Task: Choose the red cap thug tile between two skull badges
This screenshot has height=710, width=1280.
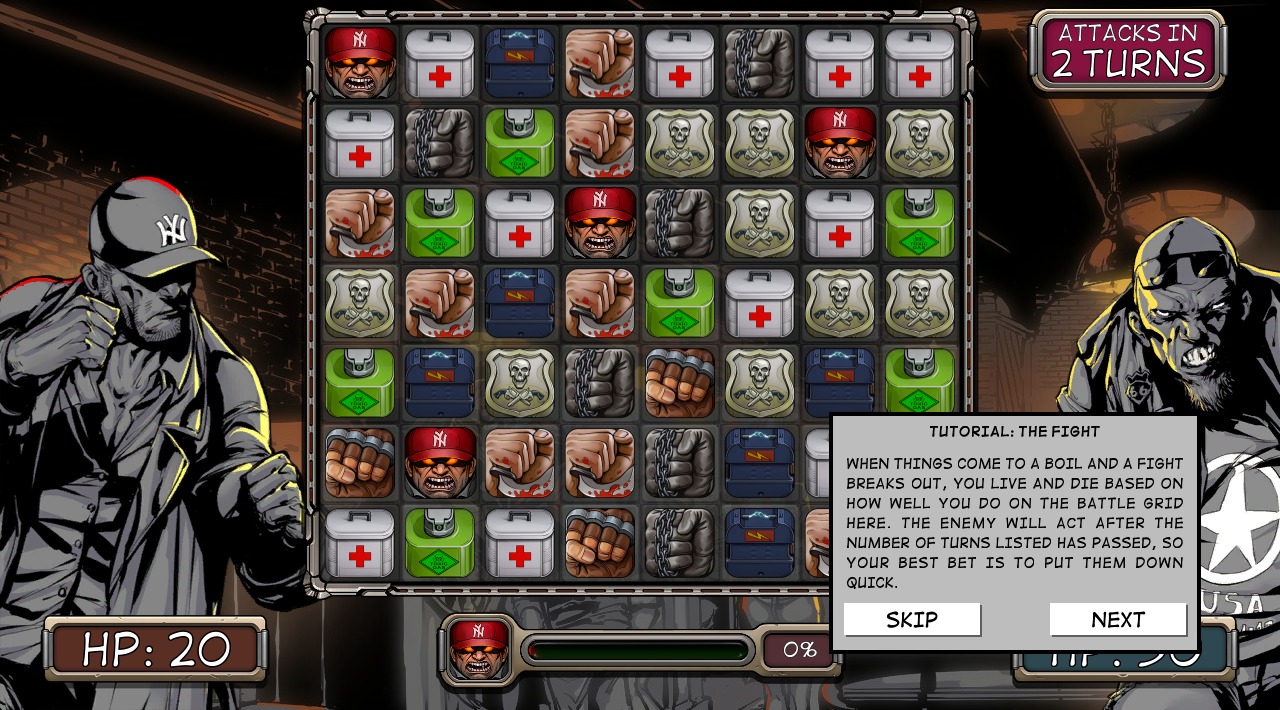Action: tap(840, 143)
